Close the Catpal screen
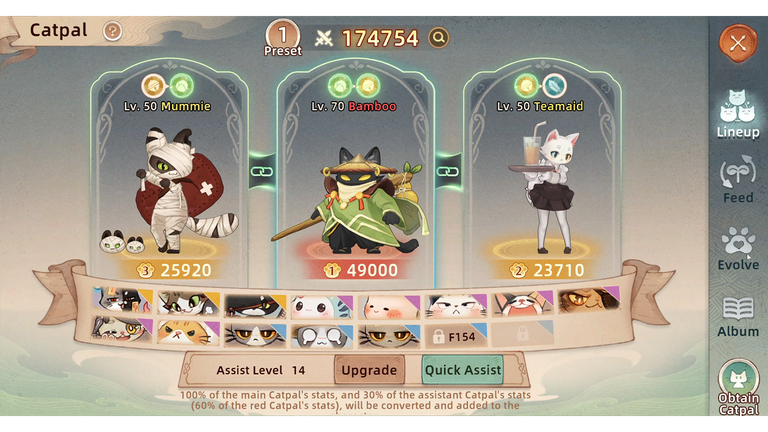Image resolution: width=768 pixels, height=432 pixels. [x=738, y=42]
